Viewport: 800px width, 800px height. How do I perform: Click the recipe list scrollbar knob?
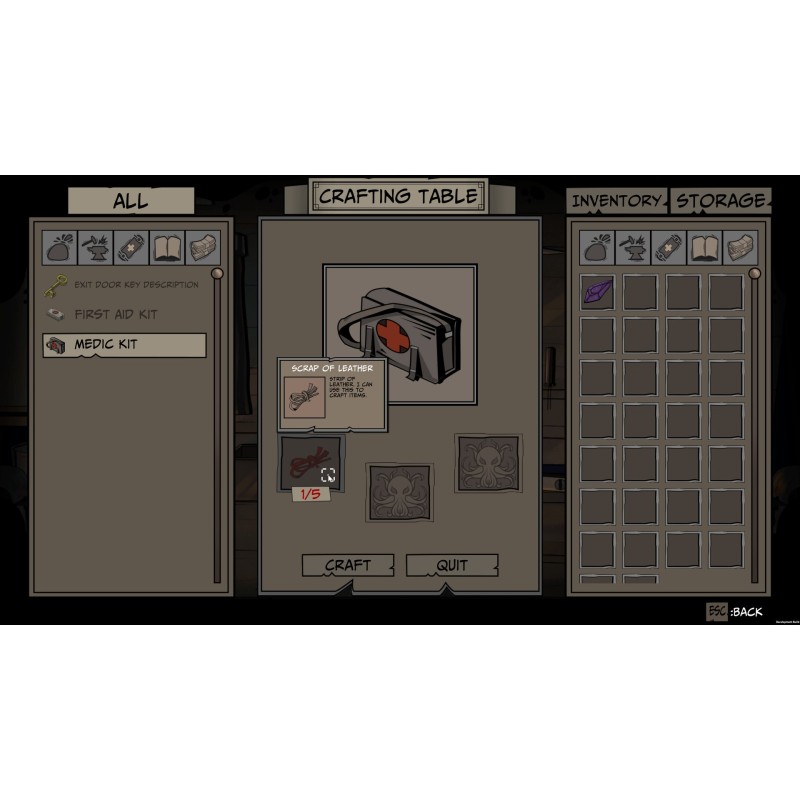216,273
